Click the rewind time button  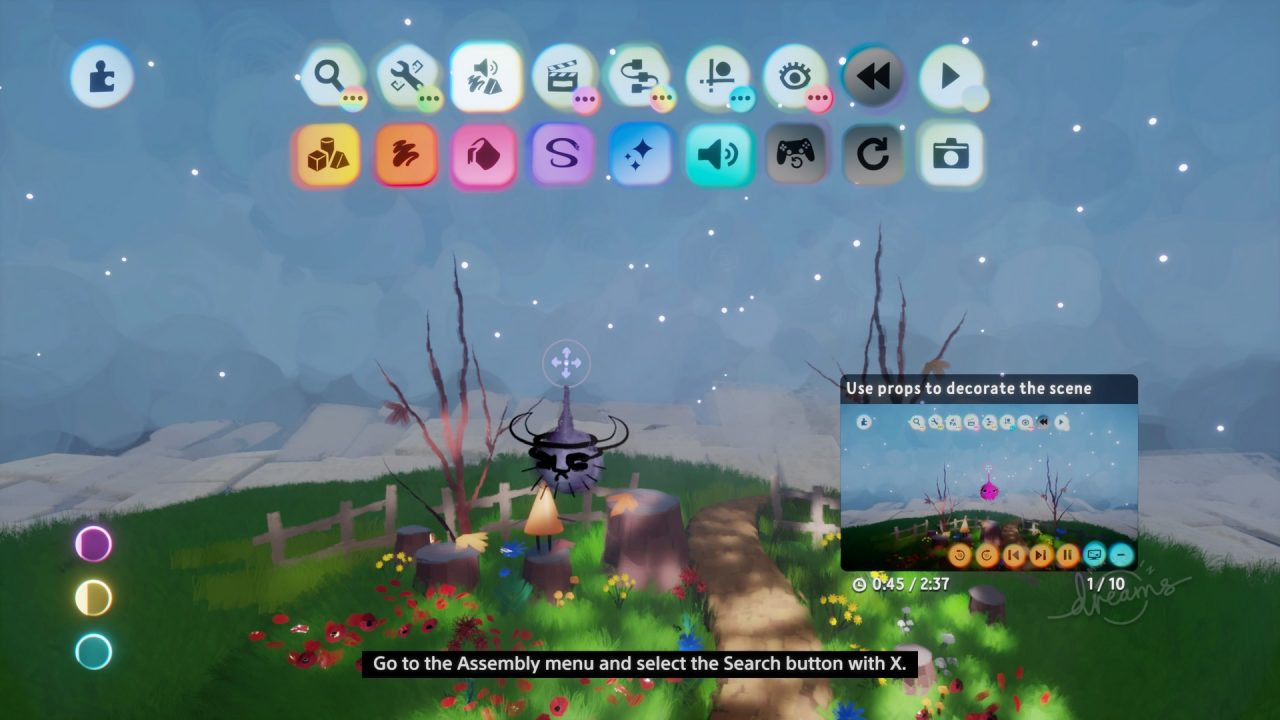872,76
